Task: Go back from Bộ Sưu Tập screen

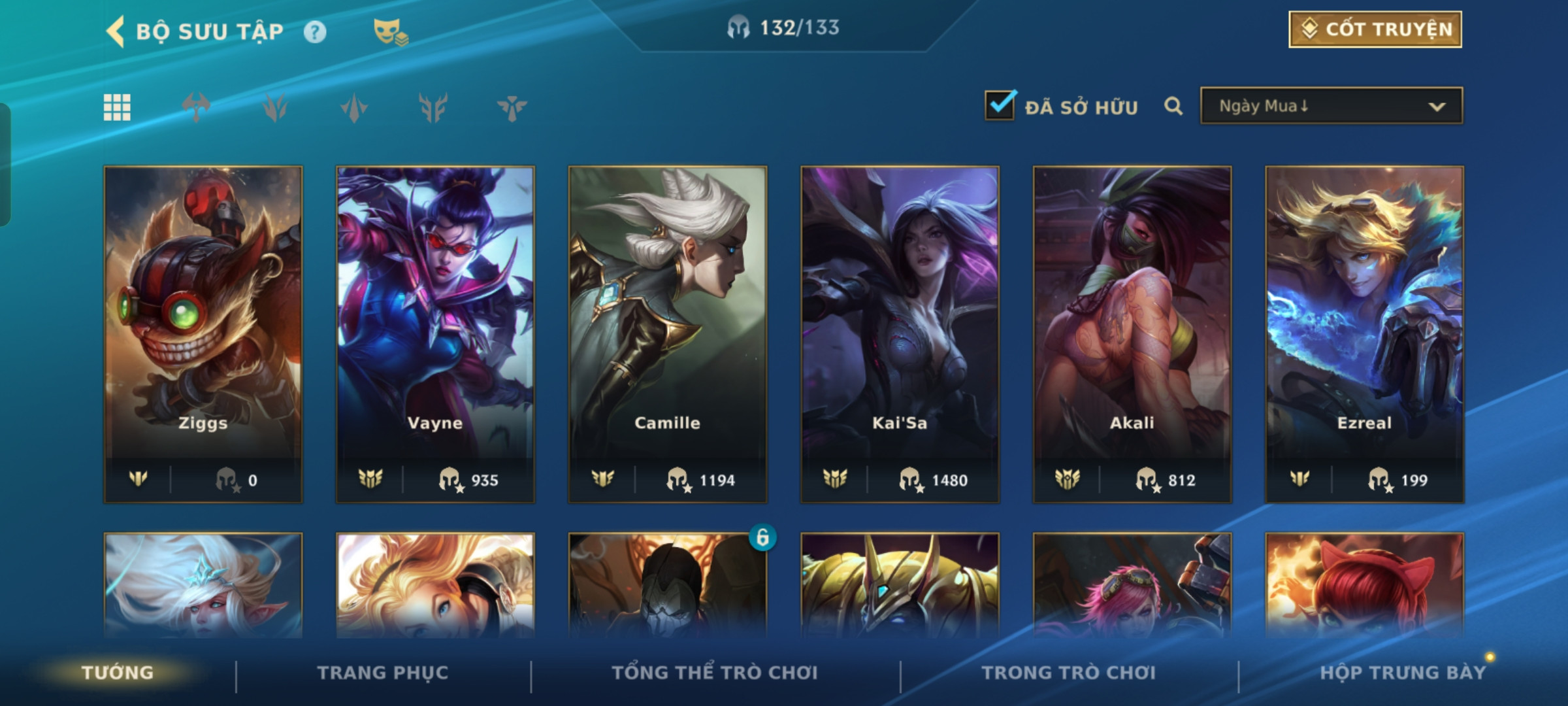Action: (116, 31)
